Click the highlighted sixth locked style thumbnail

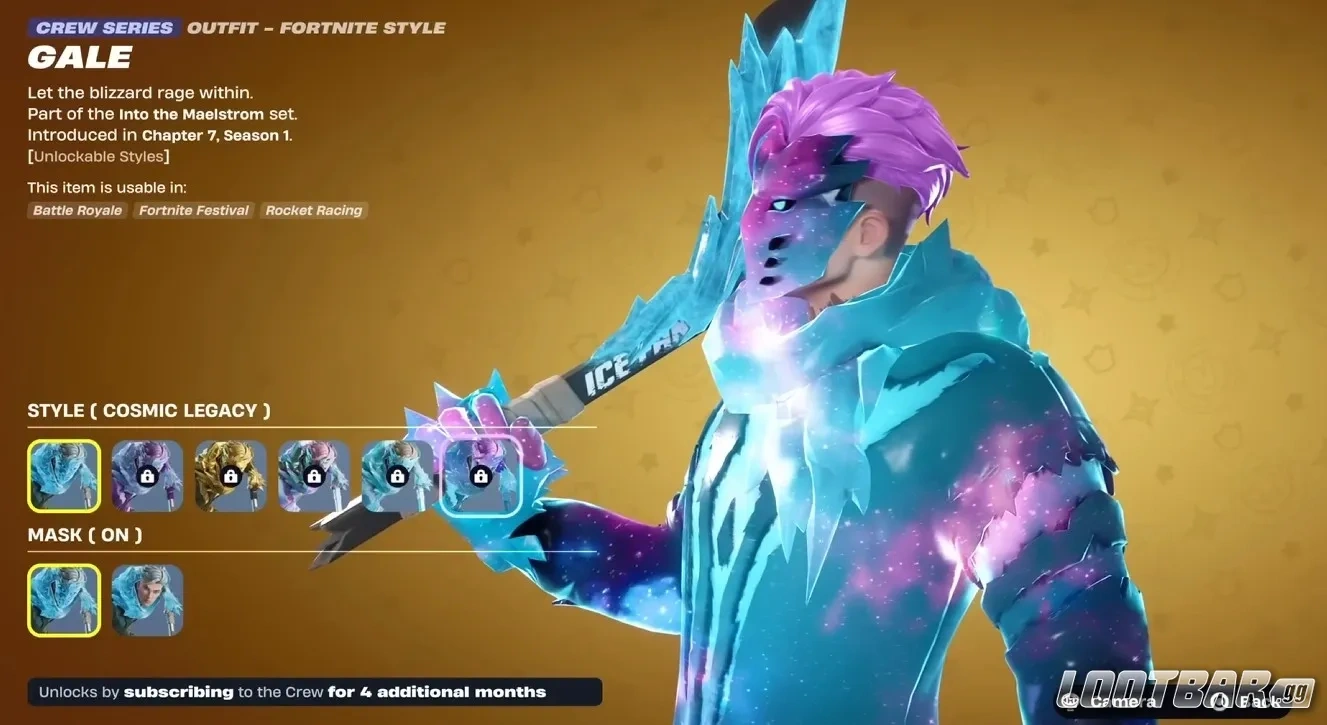(480, 476)
